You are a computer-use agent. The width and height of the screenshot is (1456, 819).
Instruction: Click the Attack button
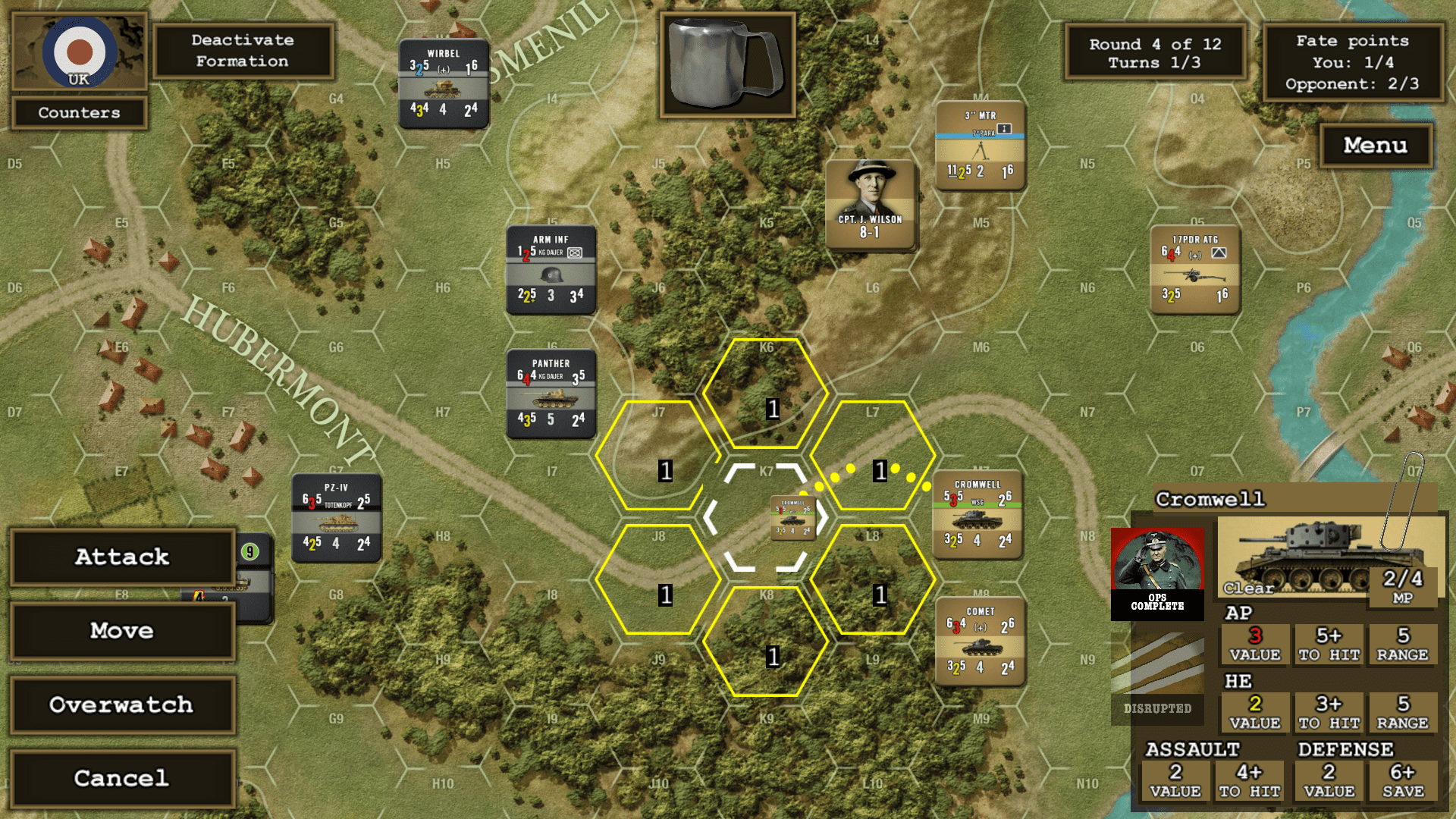coord(122,557)
